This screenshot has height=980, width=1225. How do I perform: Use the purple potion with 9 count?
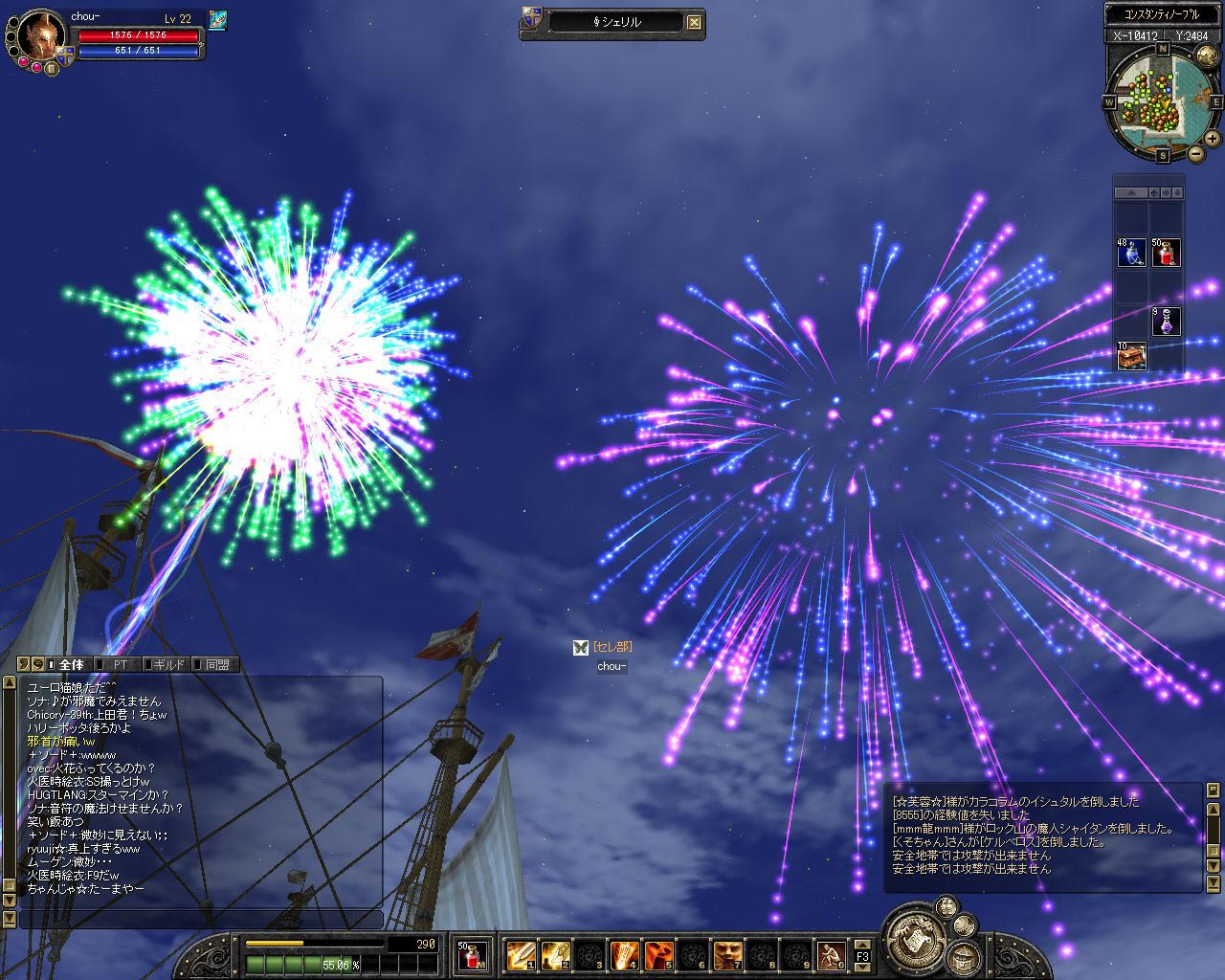pyautogui.click(x=1166, y=322)
